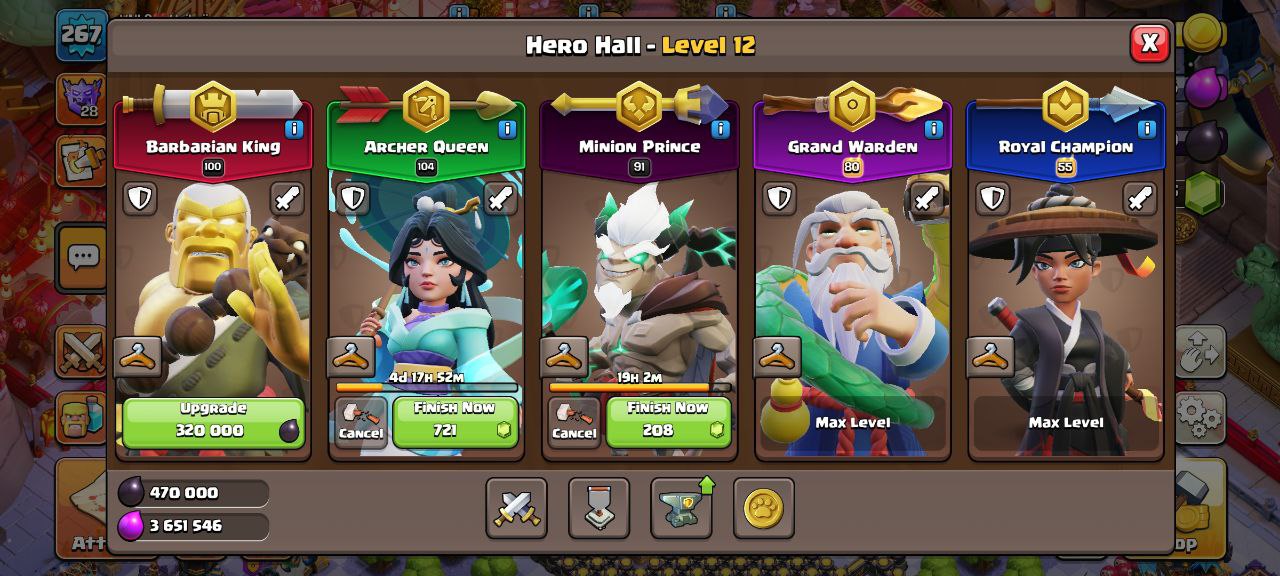
Task: Cancel the Minion Prince upgrade
Action: 574,422
